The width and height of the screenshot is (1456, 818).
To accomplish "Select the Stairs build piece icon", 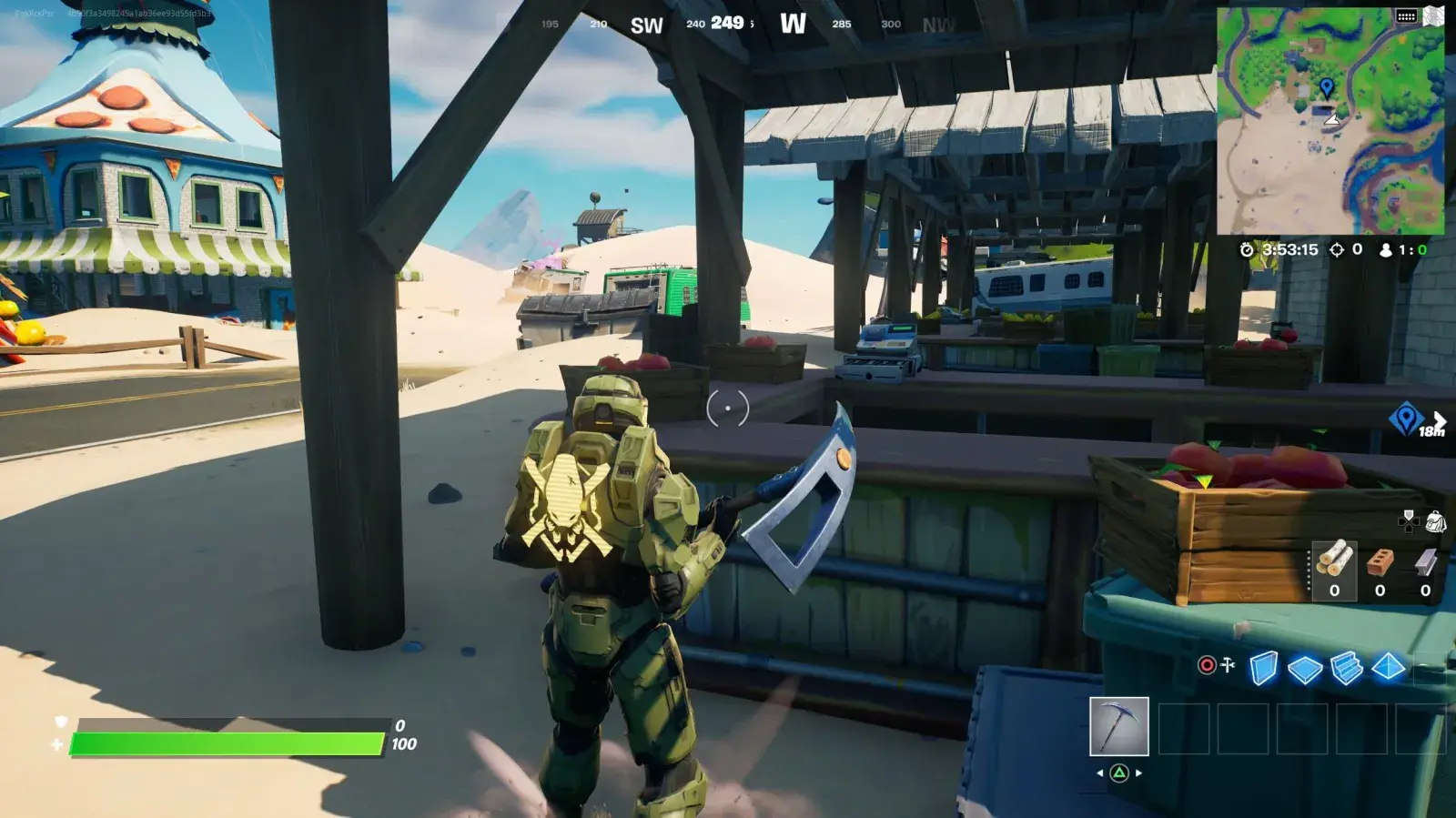I will (x=1345, y=666).
